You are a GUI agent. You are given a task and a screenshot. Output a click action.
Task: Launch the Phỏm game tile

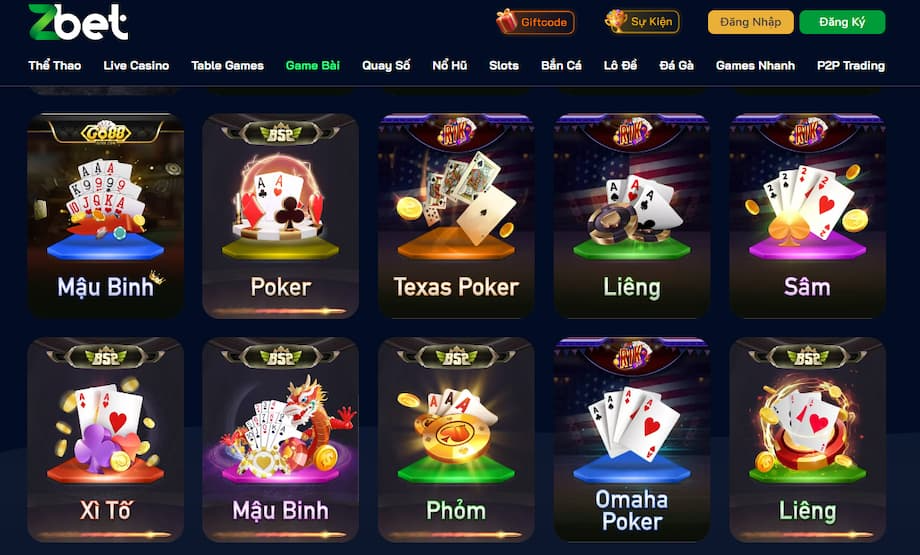point(456,439)
